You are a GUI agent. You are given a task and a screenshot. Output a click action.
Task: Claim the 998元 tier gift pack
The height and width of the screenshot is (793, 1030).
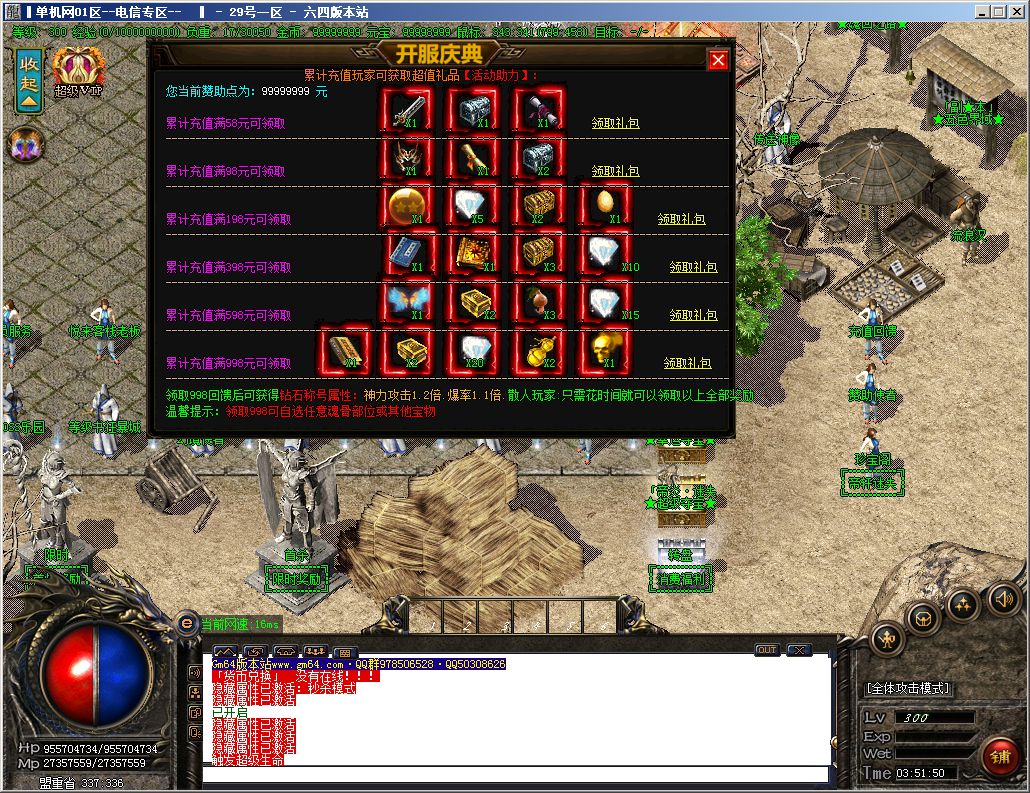point(688,363)
